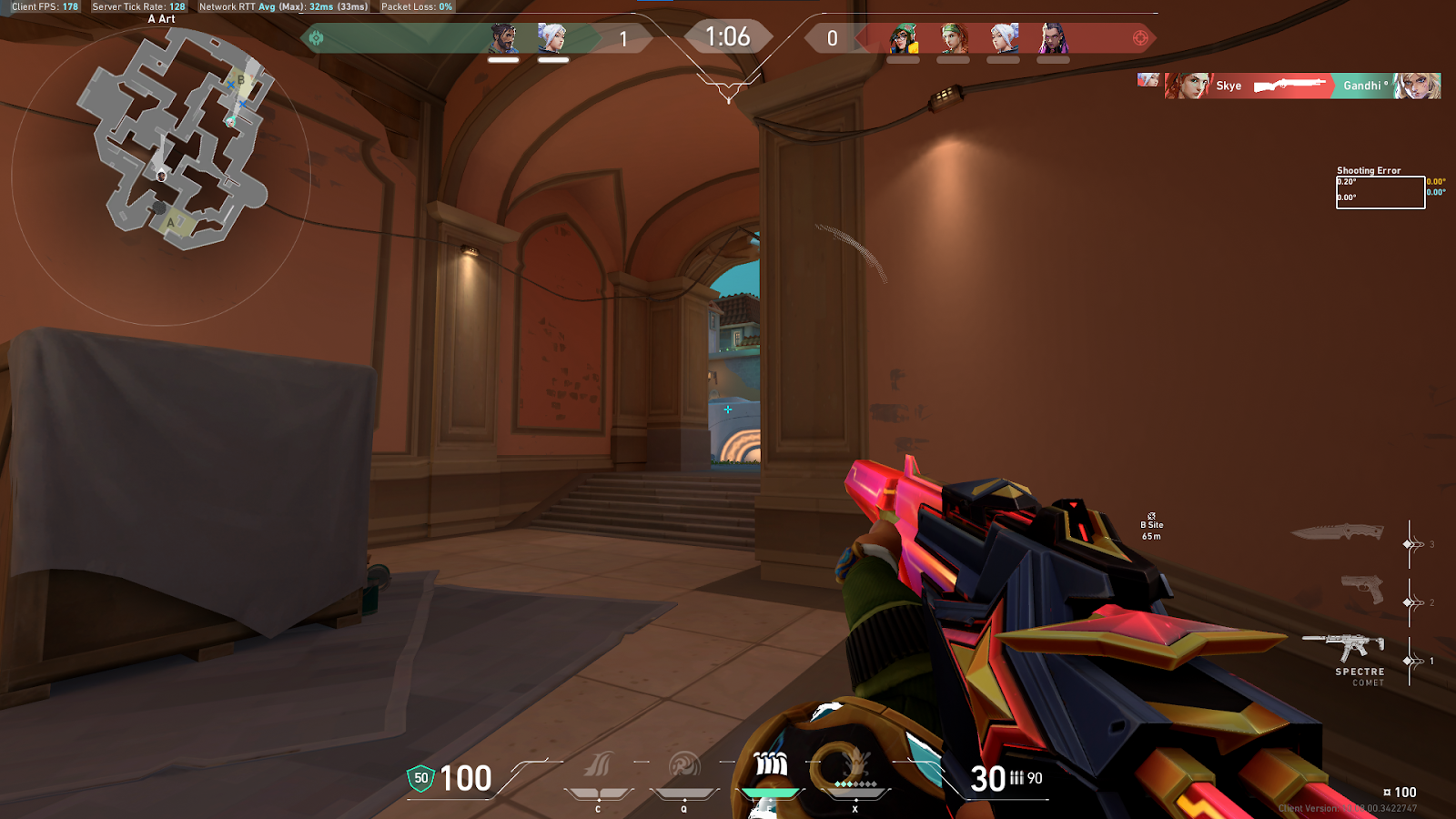Click the minimap of the map

click(175, 136)
